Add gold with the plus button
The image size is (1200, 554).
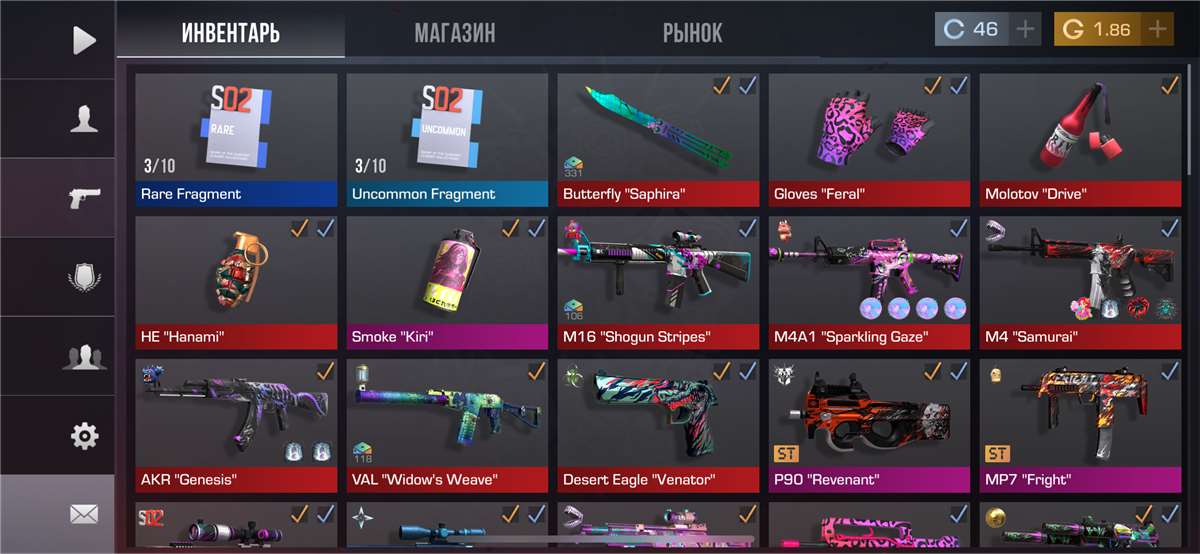coord(1157,29)
